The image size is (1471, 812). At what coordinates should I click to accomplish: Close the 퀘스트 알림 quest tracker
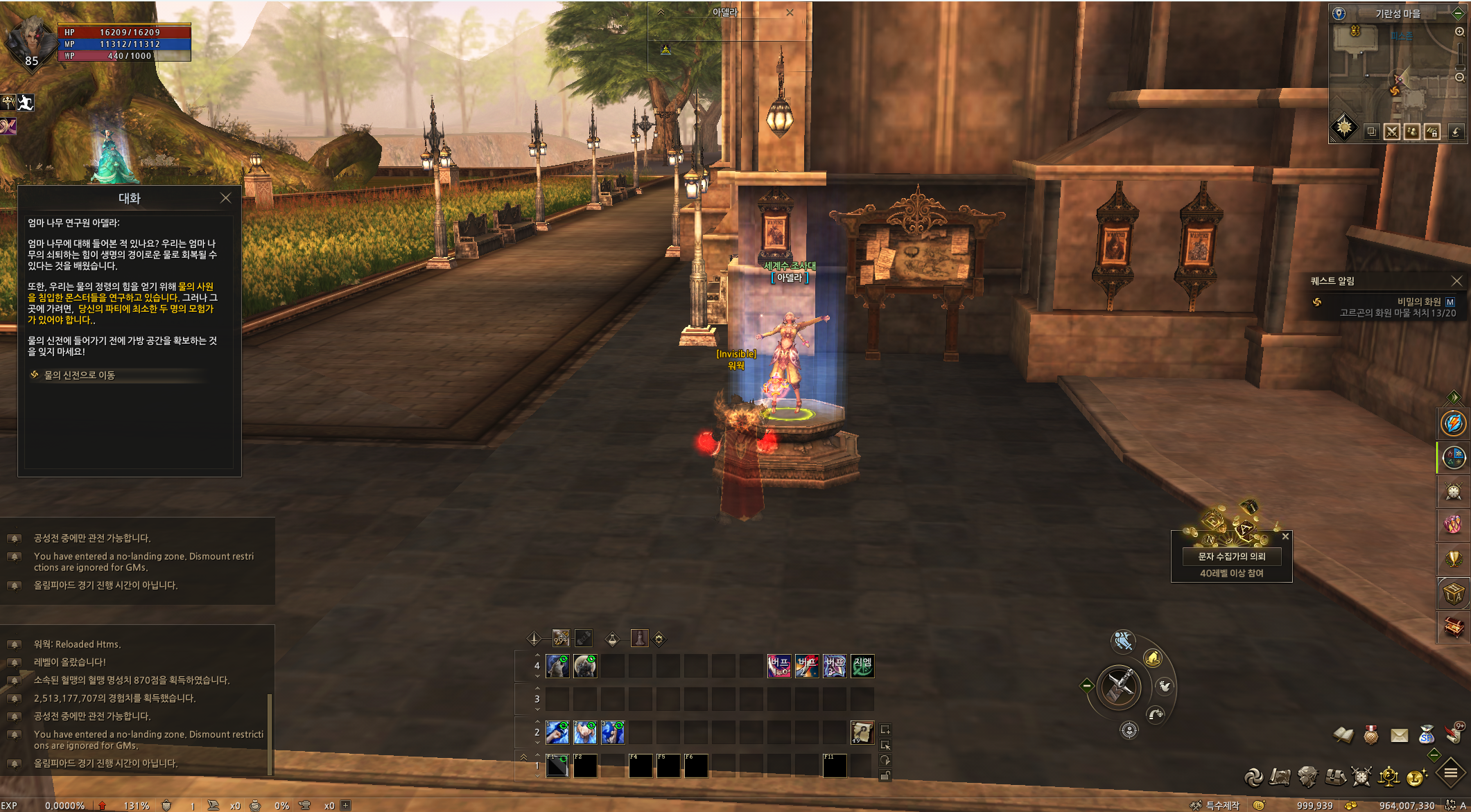tap(1456, 281)
